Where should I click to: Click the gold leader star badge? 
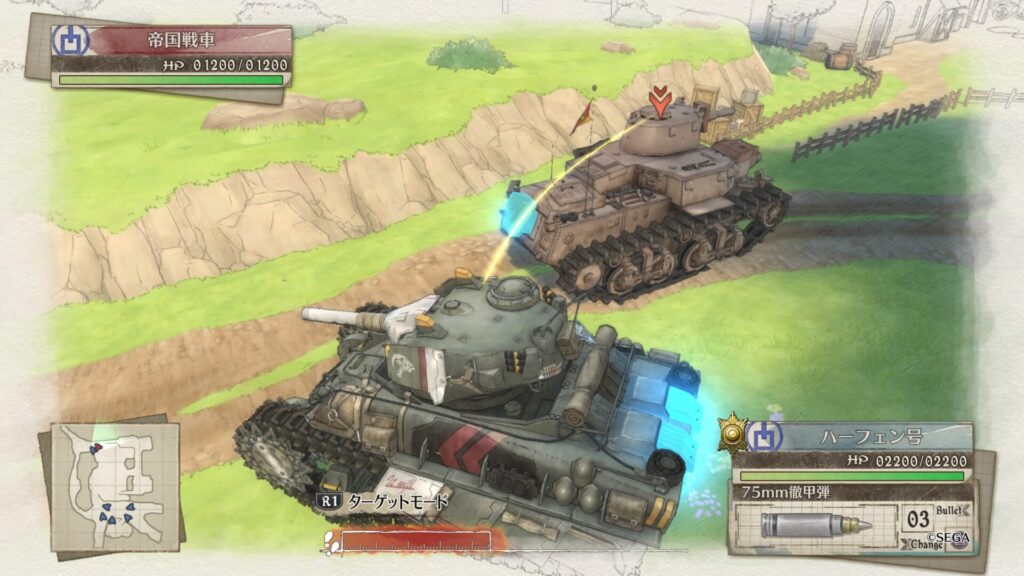735,433
